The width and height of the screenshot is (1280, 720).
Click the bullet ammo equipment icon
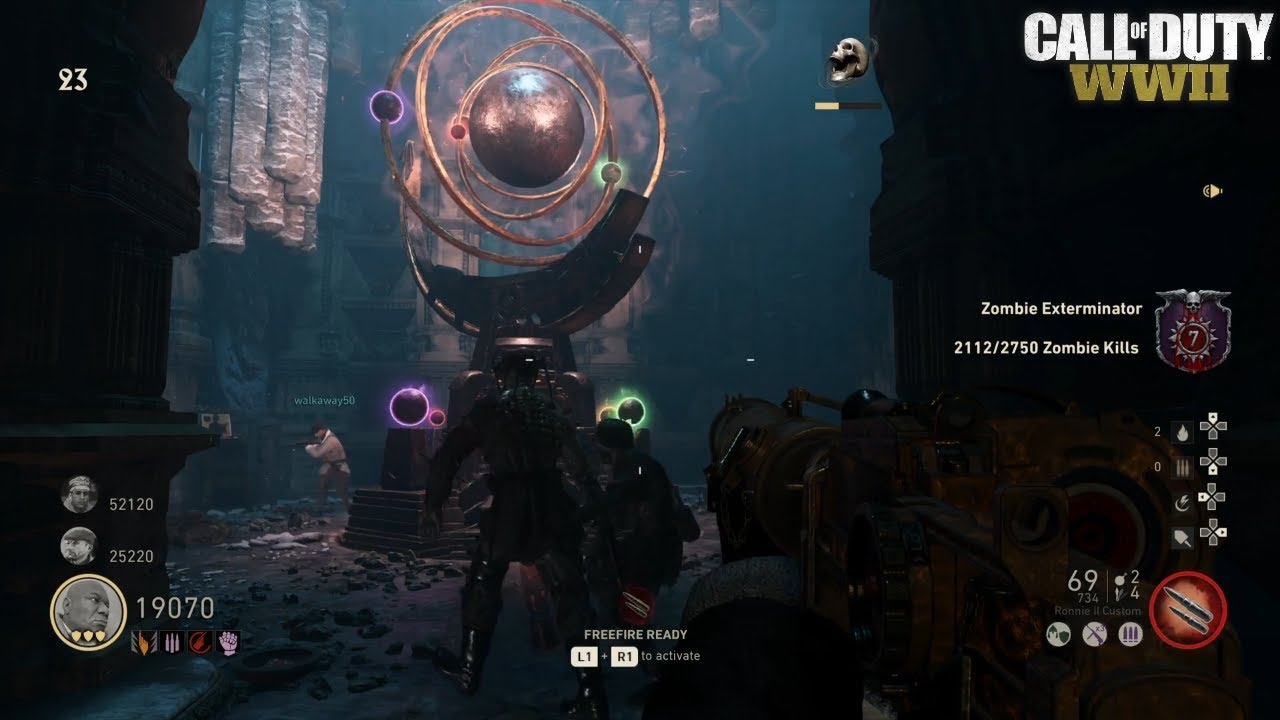1182,468
